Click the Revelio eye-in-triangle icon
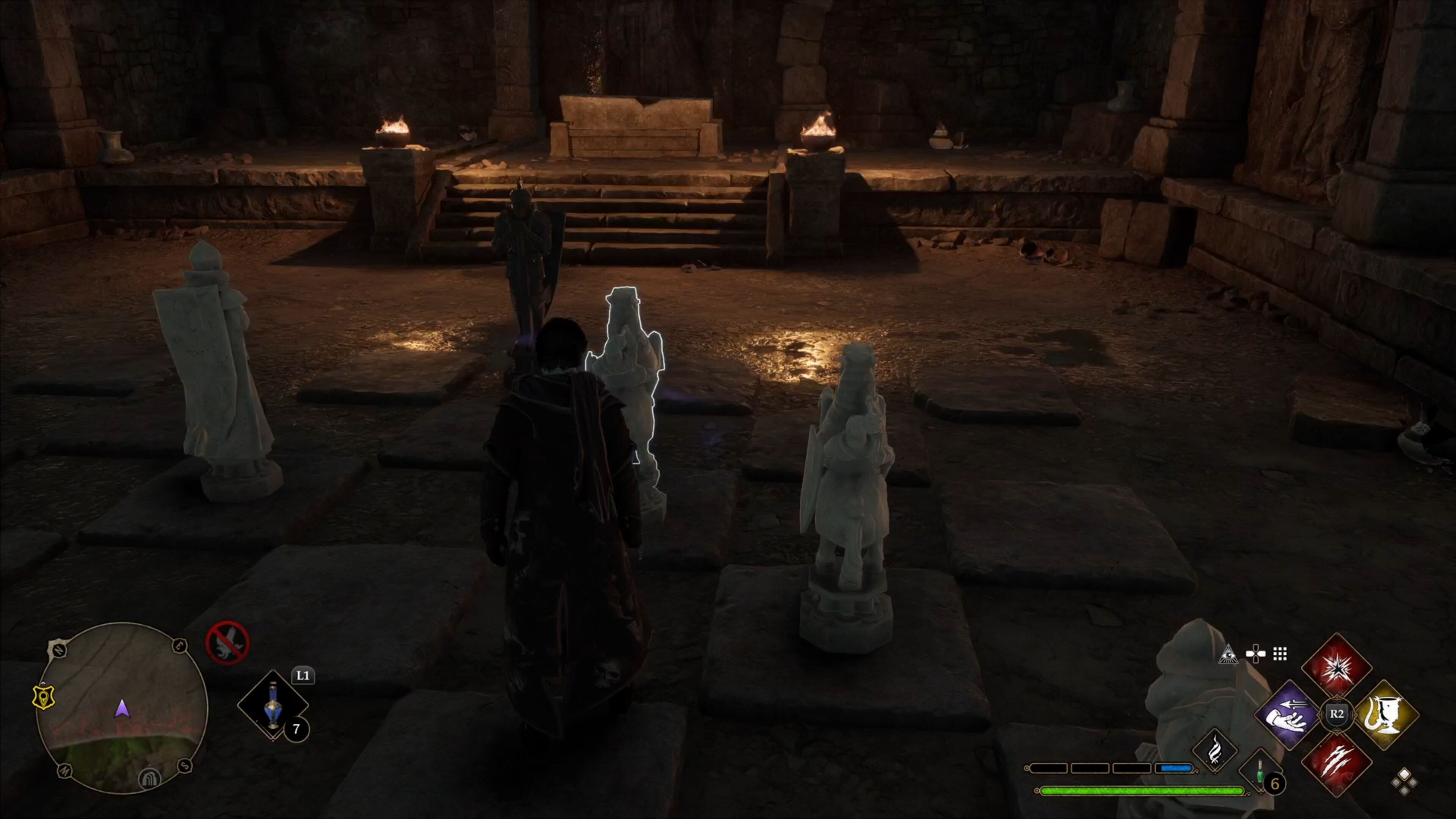Screen dimensions: 1456x819 coord(1228,654)
